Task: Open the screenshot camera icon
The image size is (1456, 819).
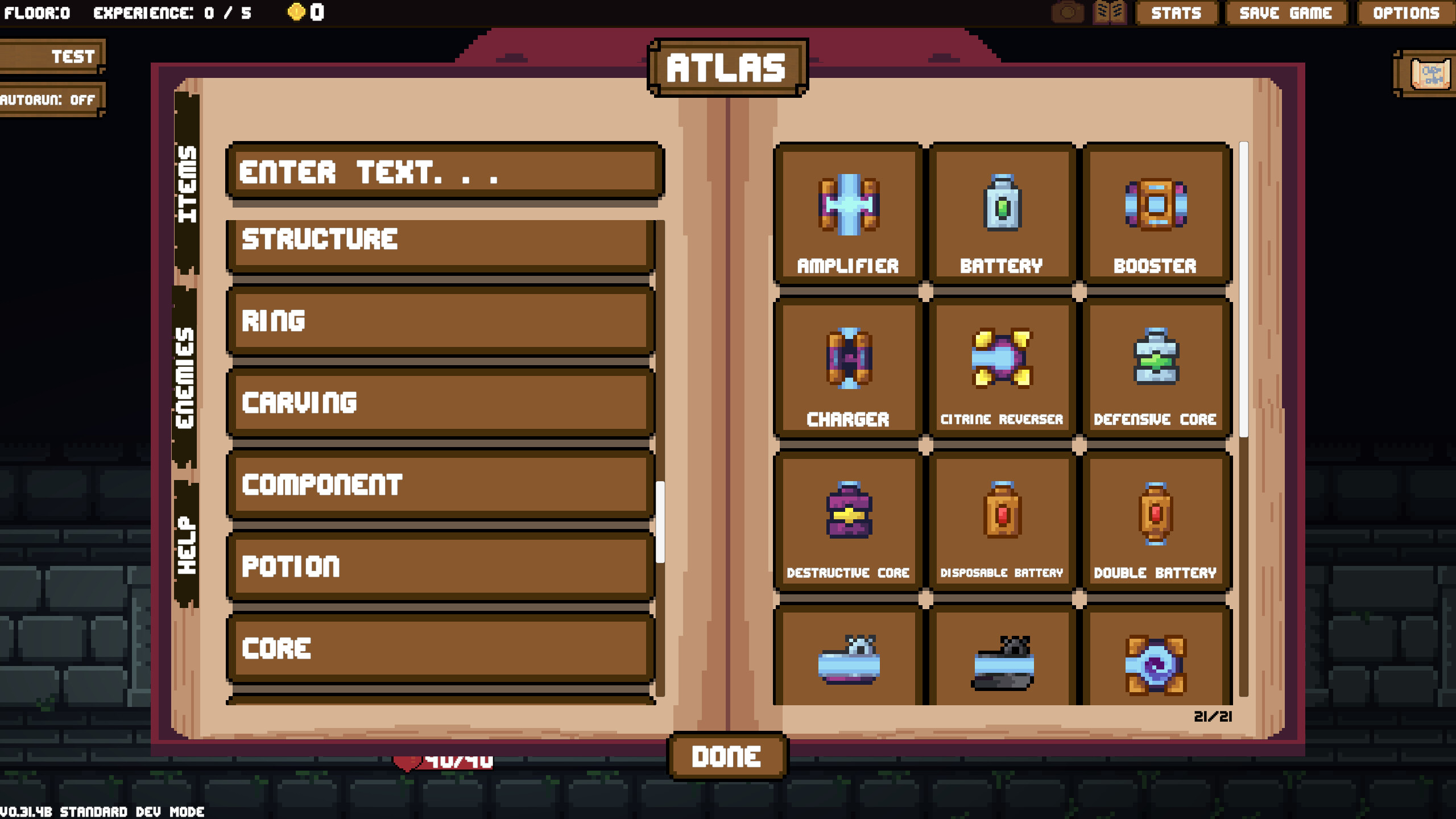Action: pos(1067,13)
